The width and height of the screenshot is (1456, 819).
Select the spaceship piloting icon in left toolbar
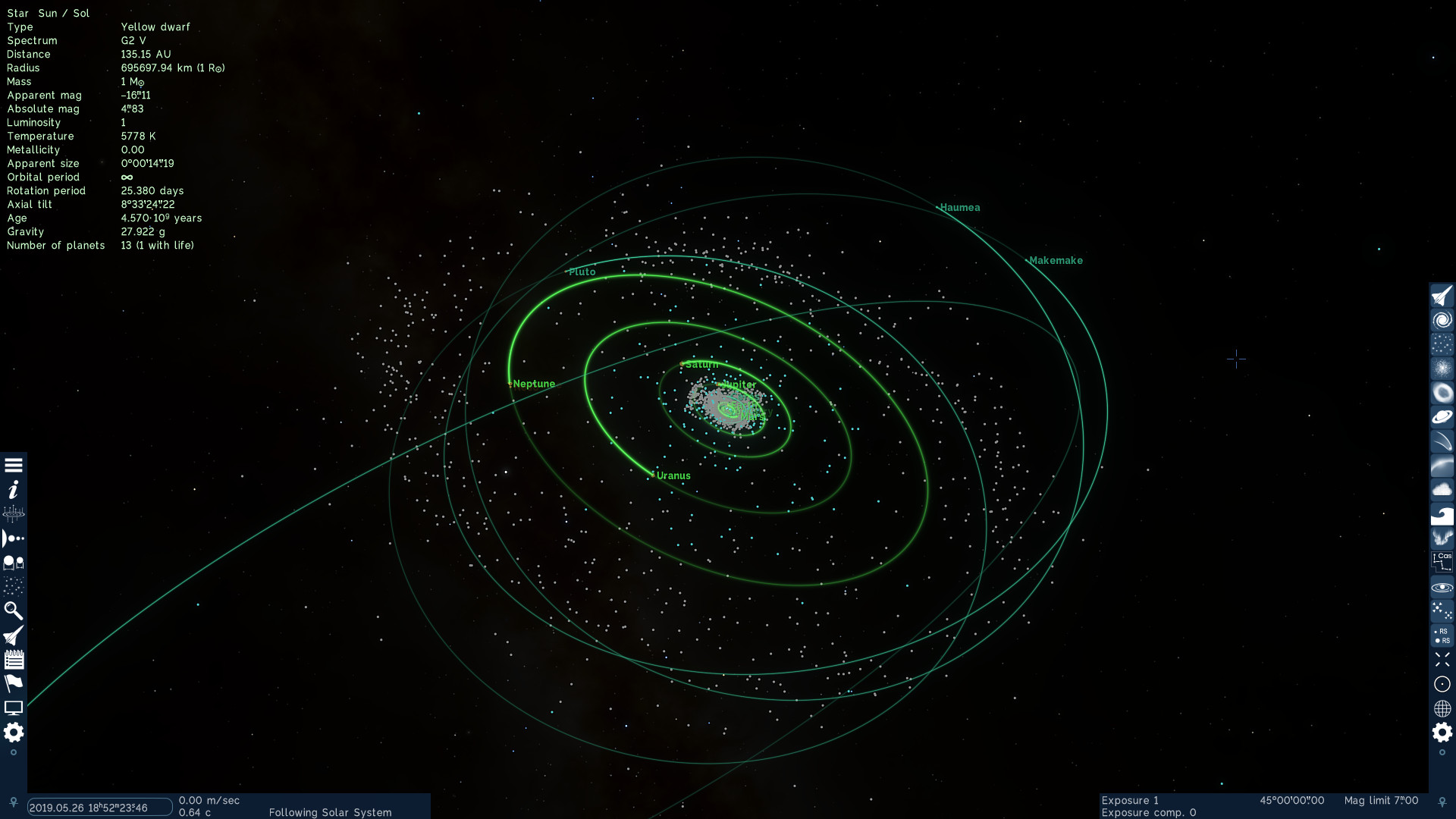point(13,635)
